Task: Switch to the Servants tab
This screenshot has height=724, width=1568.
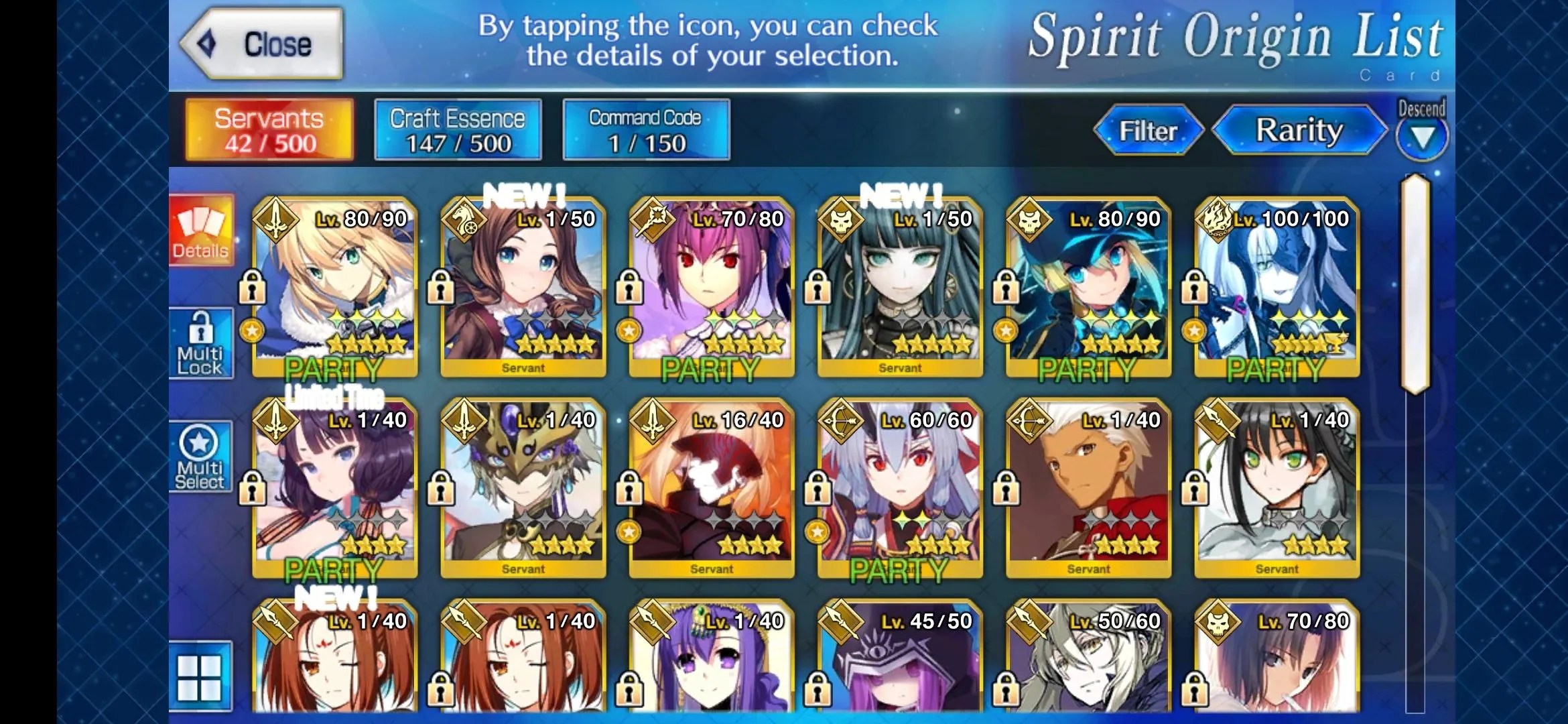Action: (x=269, y=130)
